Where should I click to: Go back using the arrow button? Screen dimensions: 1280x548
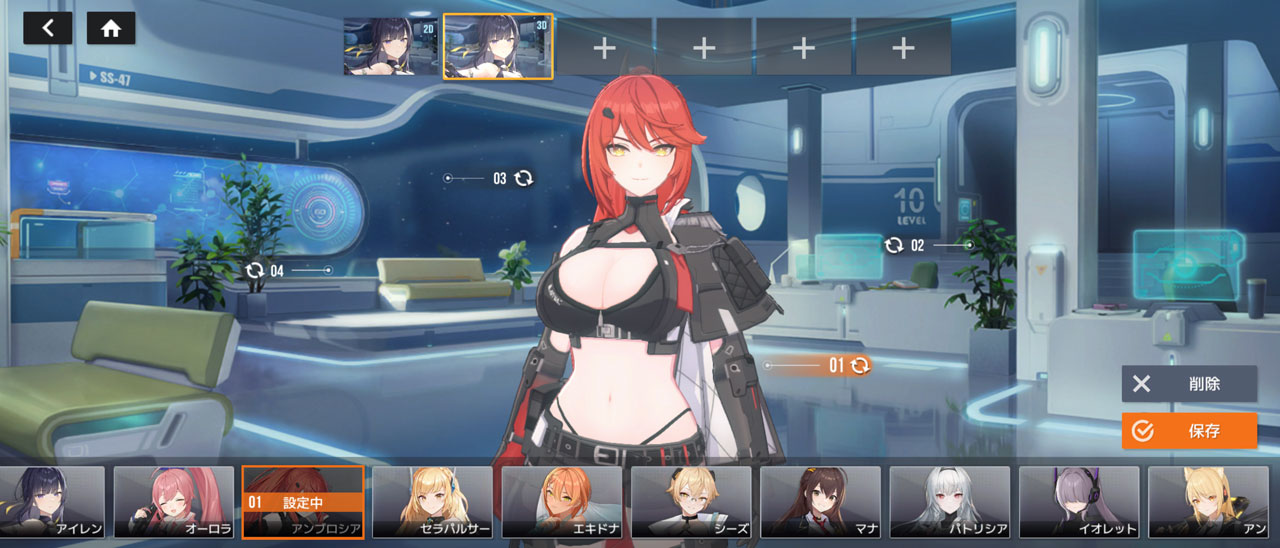click(x=47, y=28)
